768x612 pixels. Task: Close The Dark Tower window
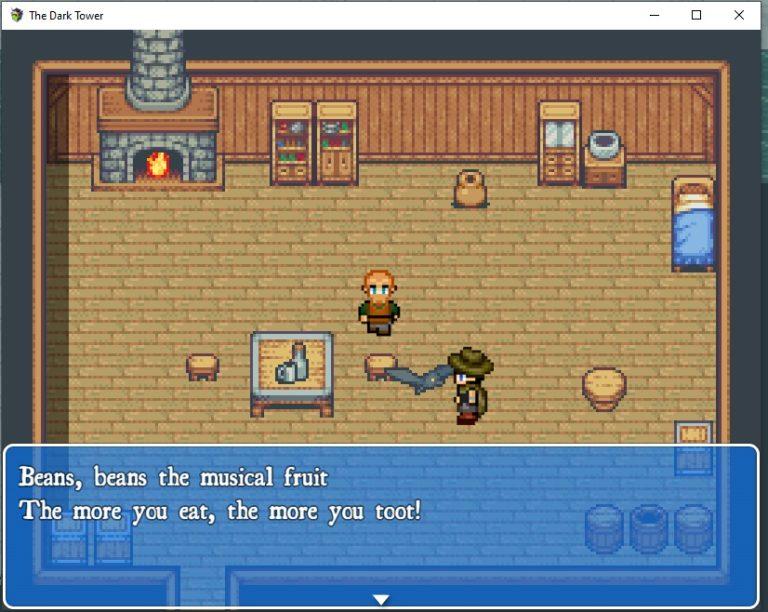(739, 15)
